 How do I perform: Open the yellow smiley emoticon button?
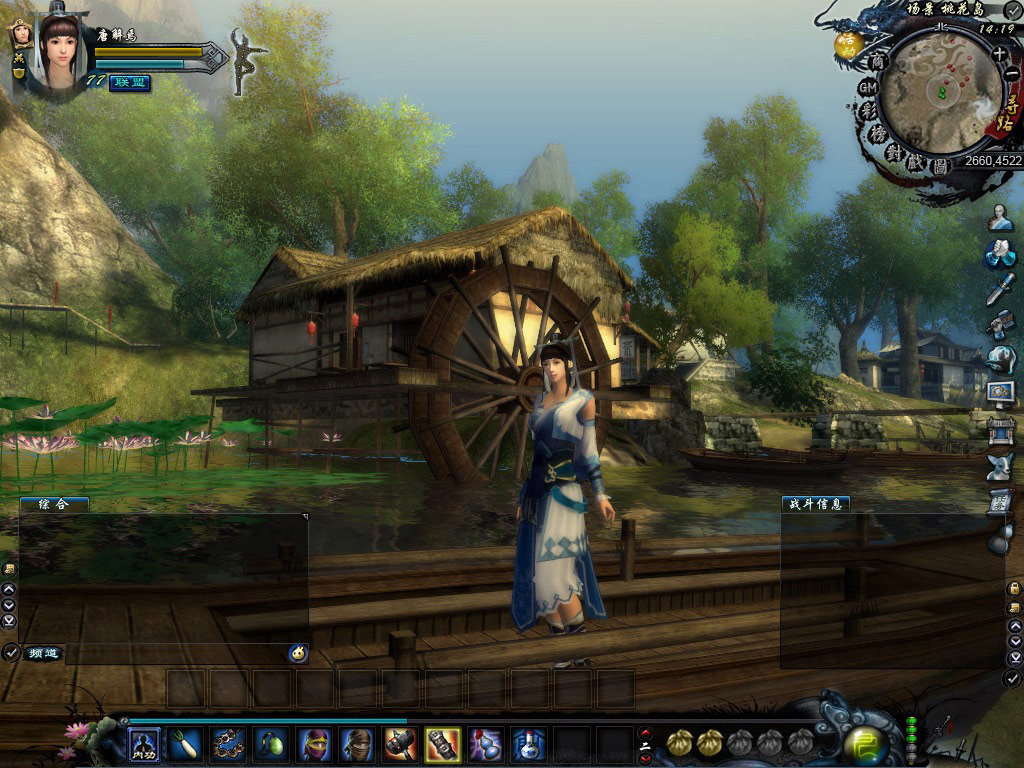click(297, 653)
